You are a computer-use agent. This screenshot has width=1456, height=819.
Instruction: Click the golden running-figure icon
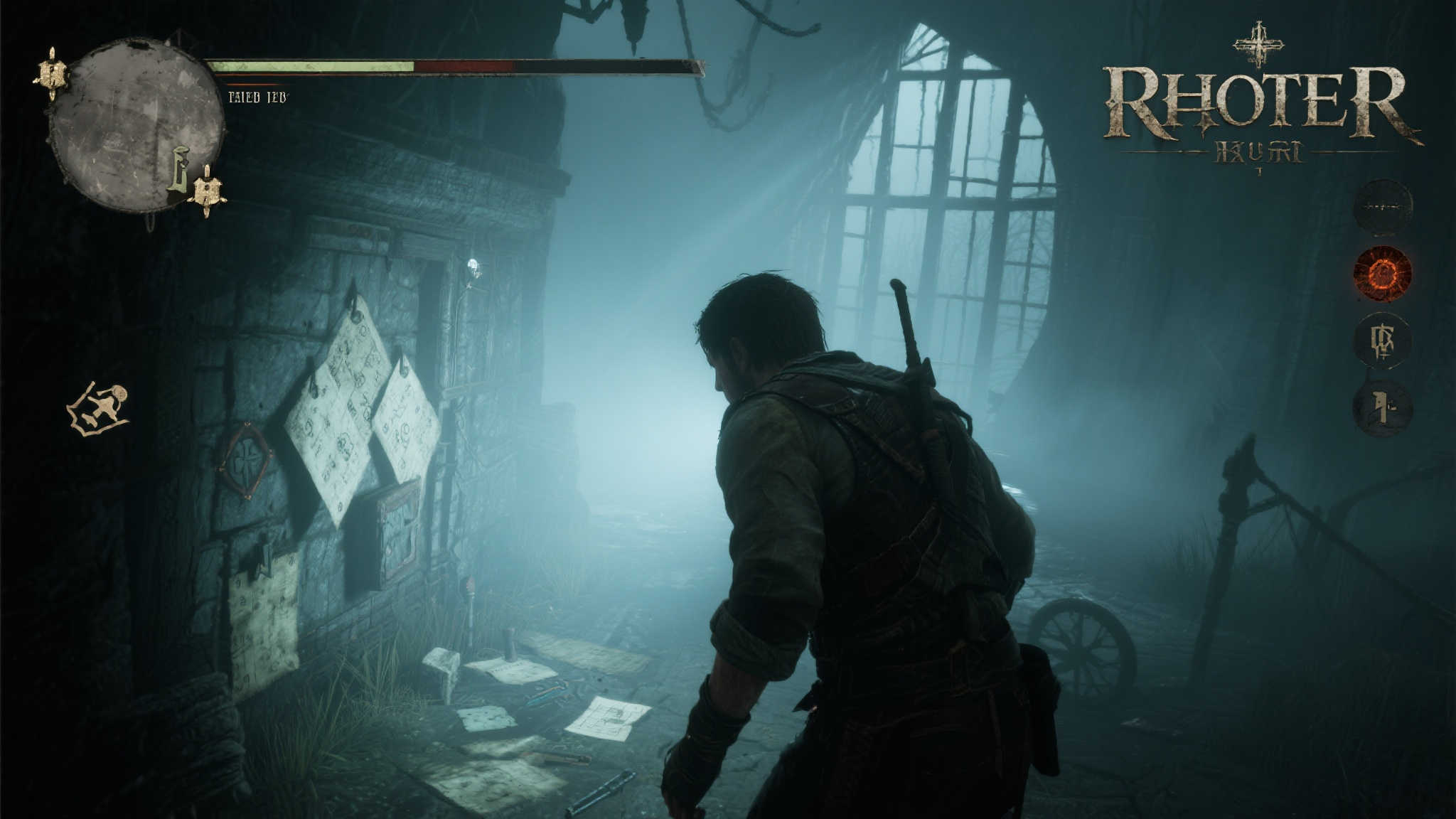click(x=99, y=409)
